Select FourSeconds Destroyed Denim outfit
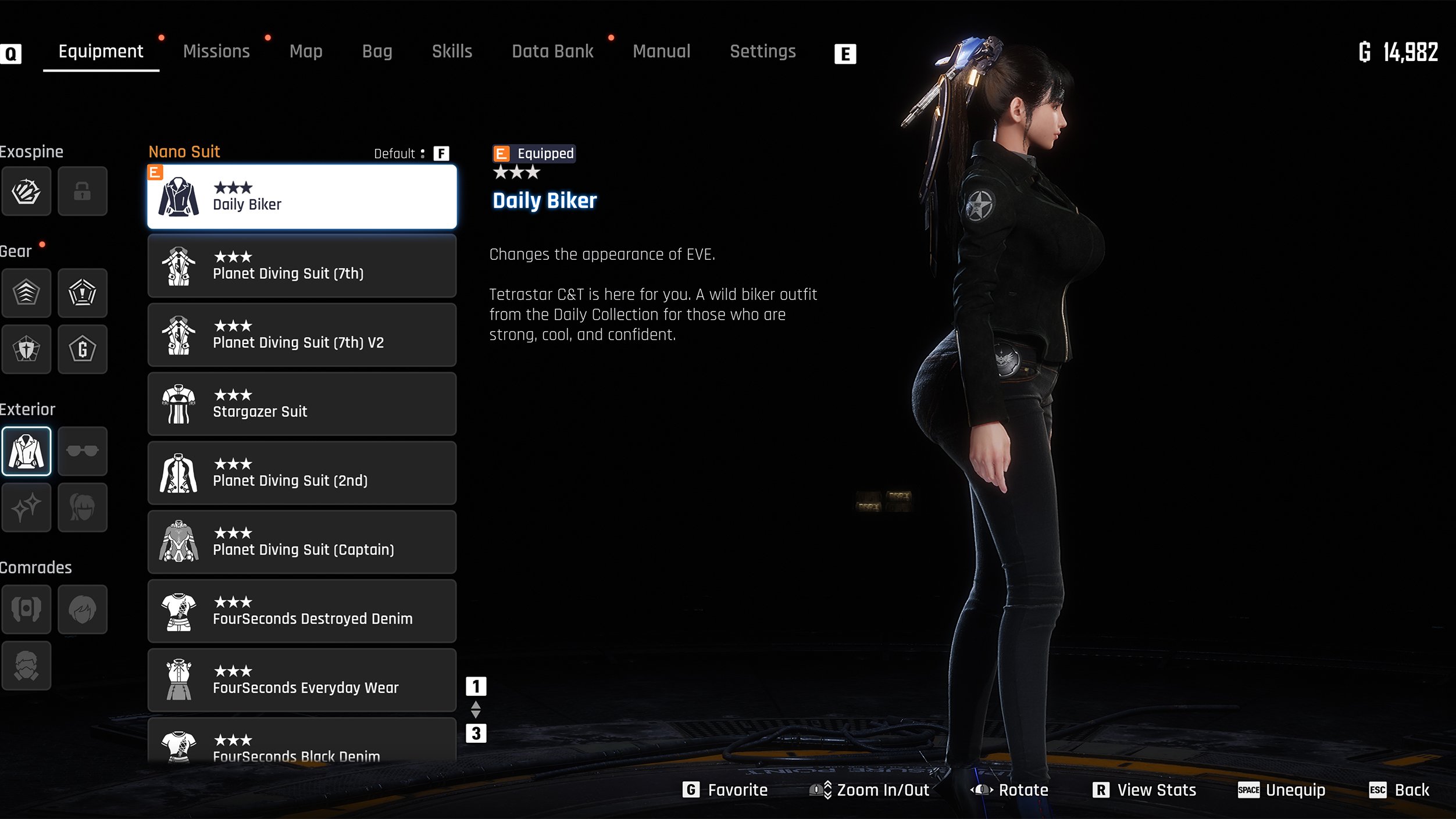Viewport: 1456px width, 819px height. 302,611
